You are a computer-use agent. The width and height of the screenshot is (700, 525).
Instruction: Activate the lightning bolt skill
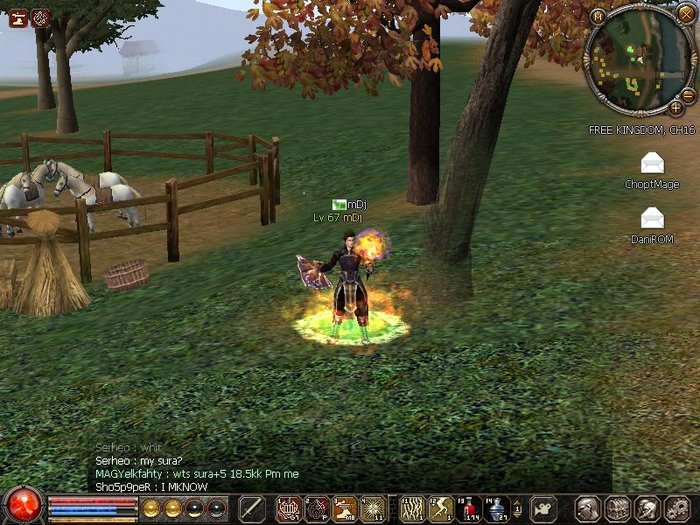point(440,509)
